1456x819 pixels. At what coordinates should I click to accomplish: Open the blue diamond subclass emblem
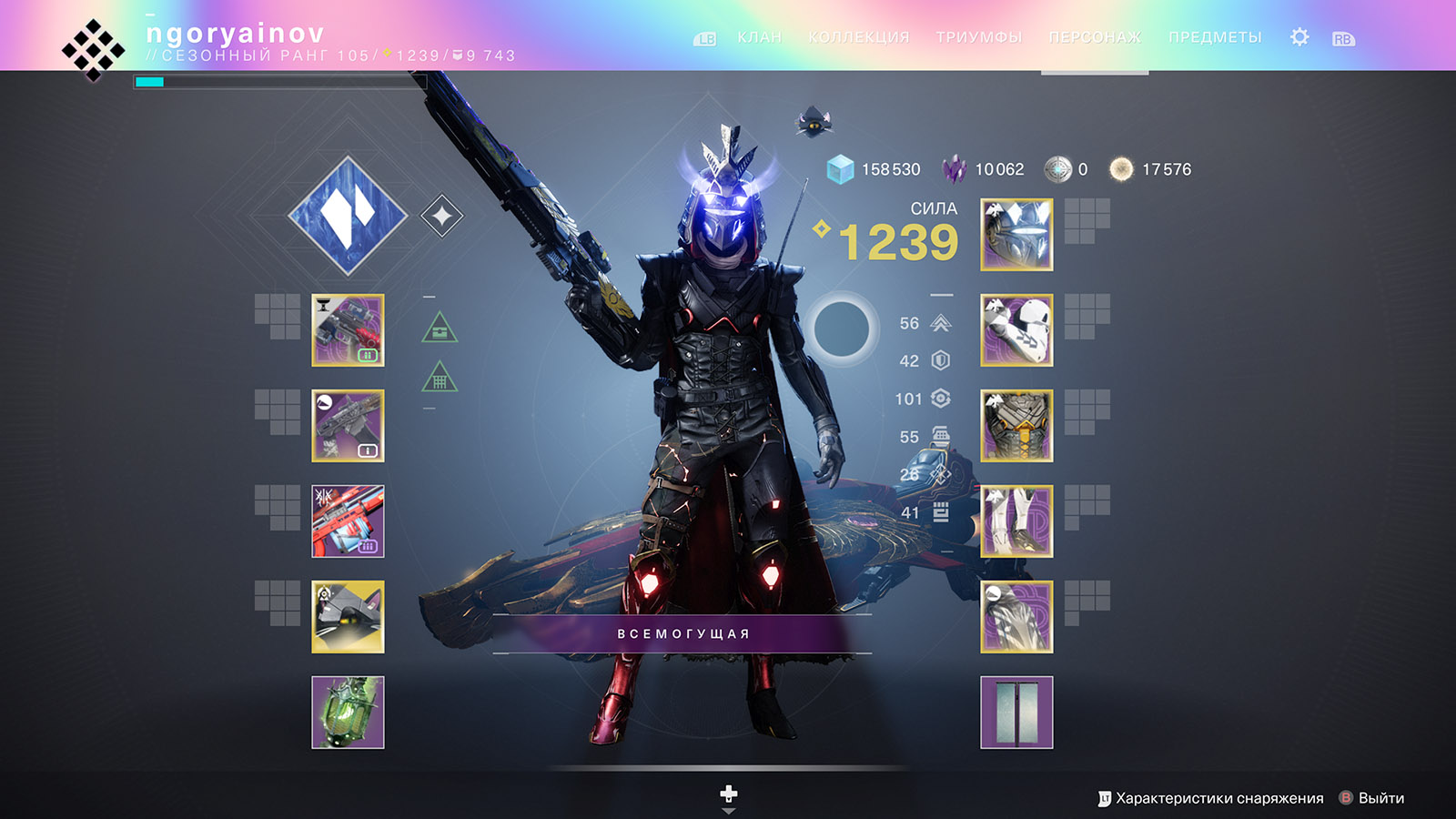coord(348,216)
